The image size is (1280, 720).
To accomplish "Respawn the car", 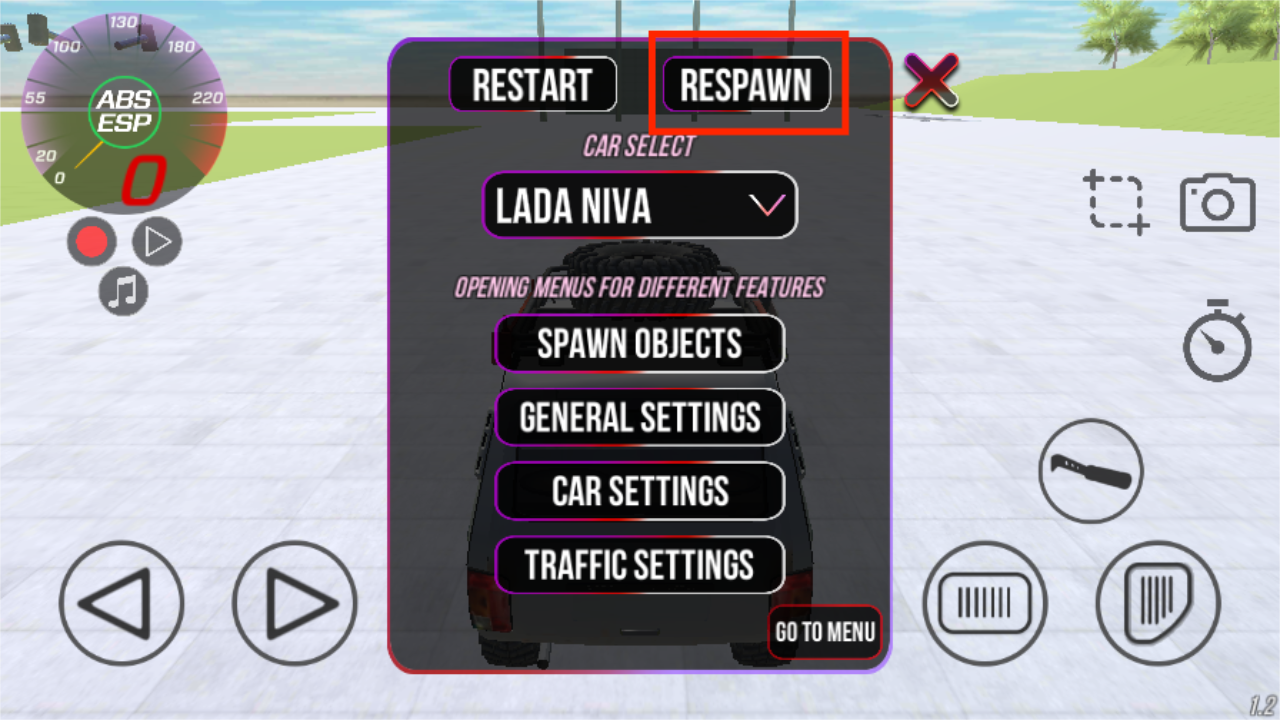I will 746,85.
